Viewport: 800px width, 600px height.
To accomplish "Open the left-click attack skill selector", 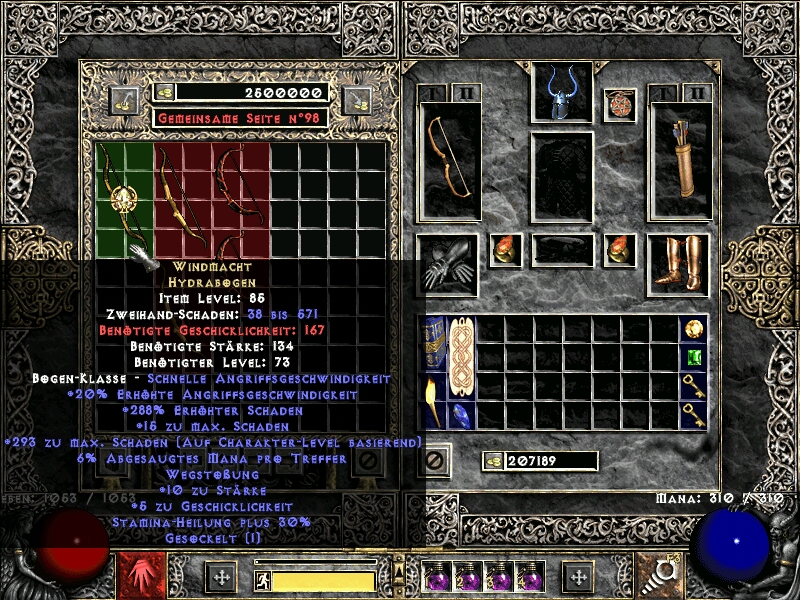I will pos(136,575).
